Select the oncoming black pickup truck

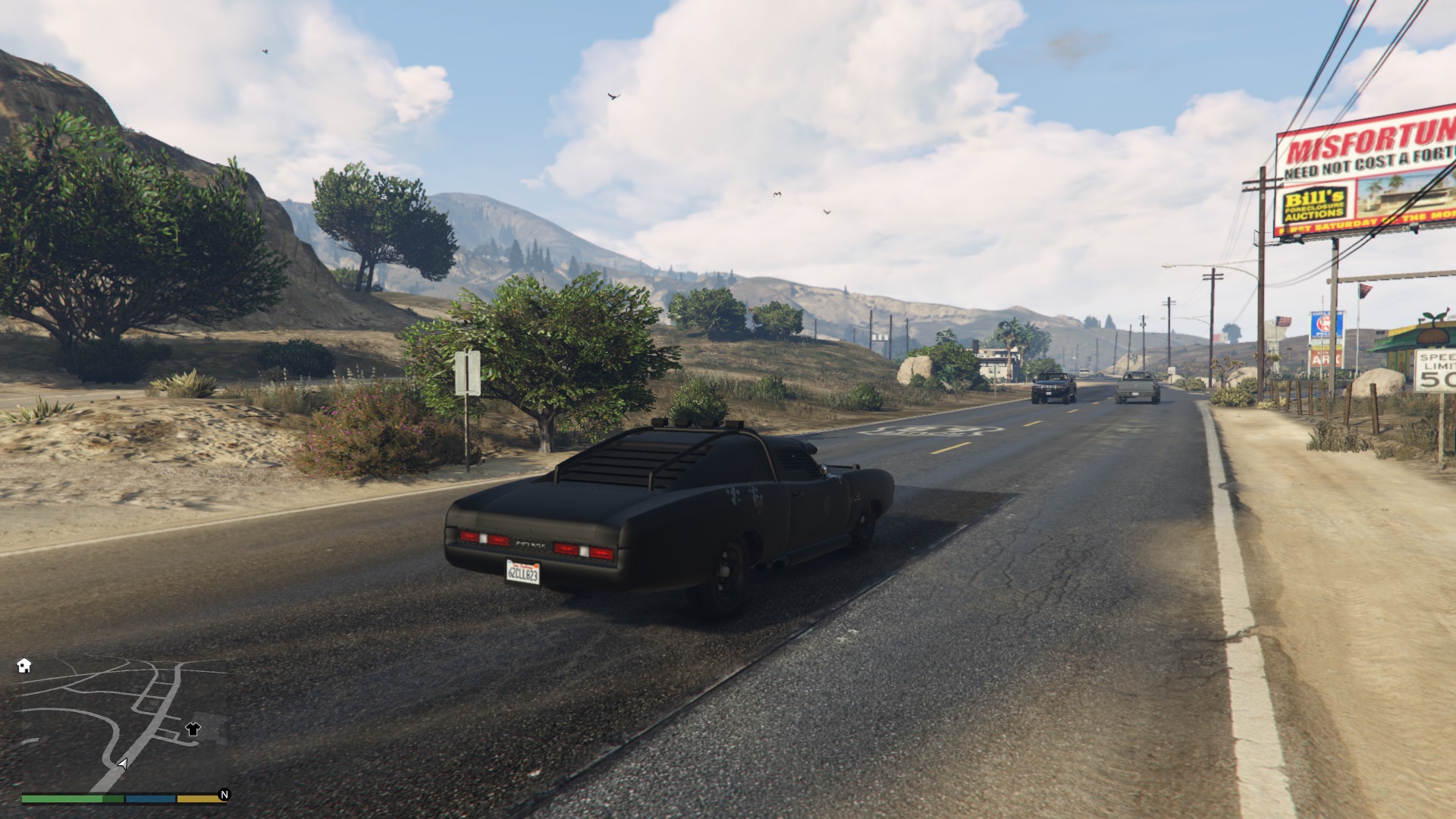[x=1054, y=389]
